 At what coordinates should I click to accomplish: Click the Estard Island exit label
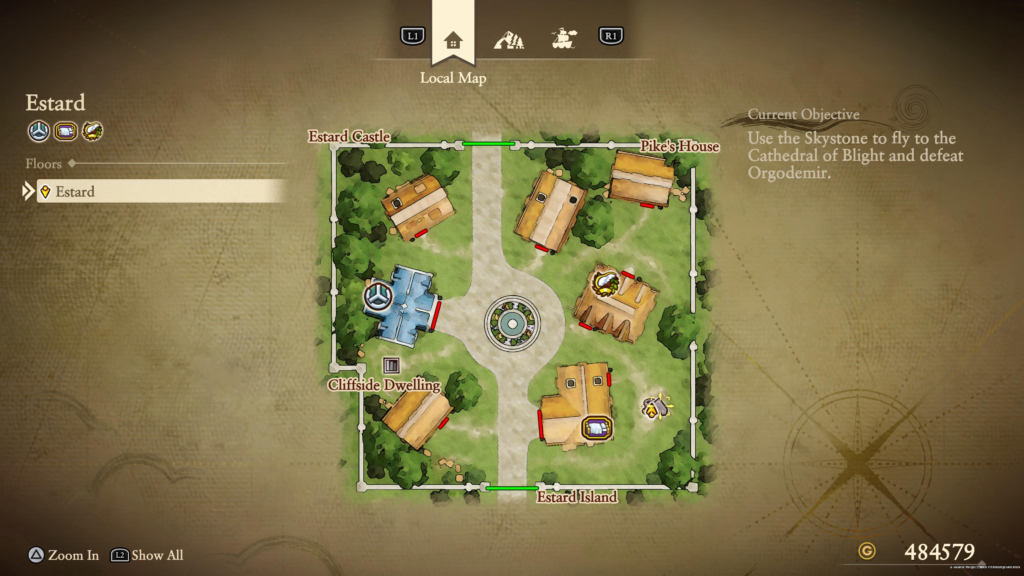pyautogui.click(x=577, y=497)
